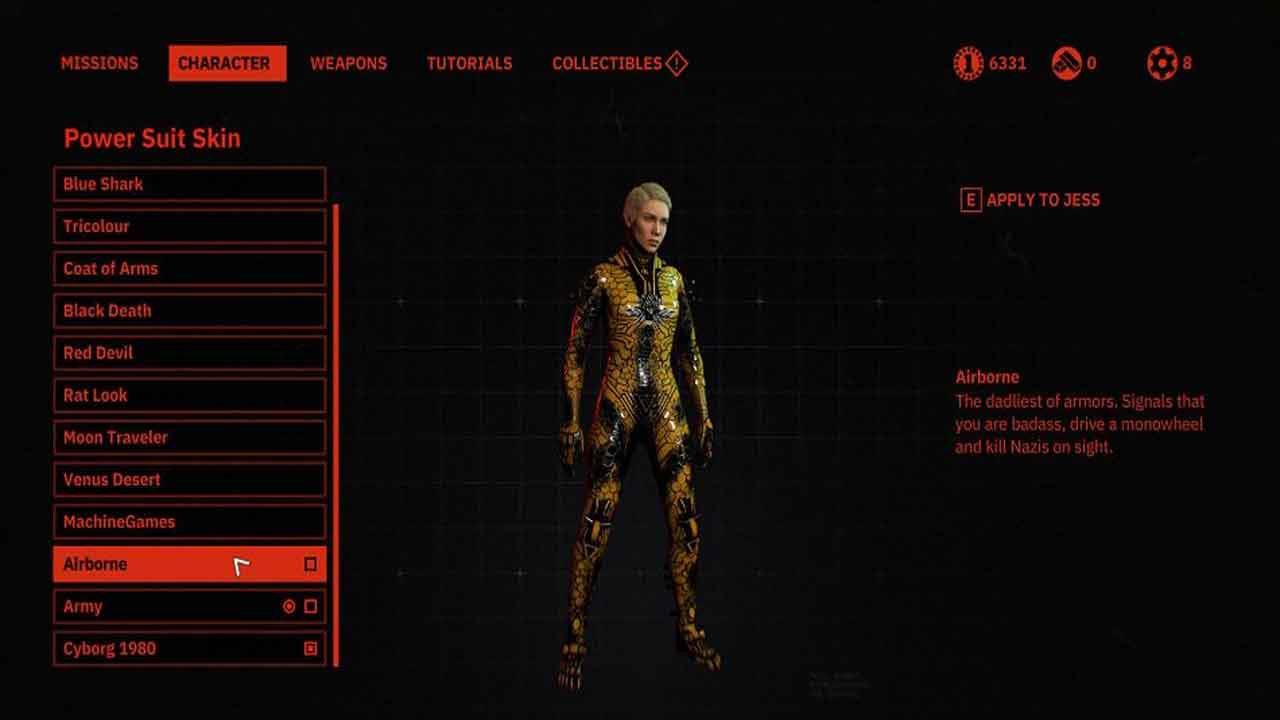Choose the Red Devil skin
Viewport: 1280px width, 720px height.
189,353
